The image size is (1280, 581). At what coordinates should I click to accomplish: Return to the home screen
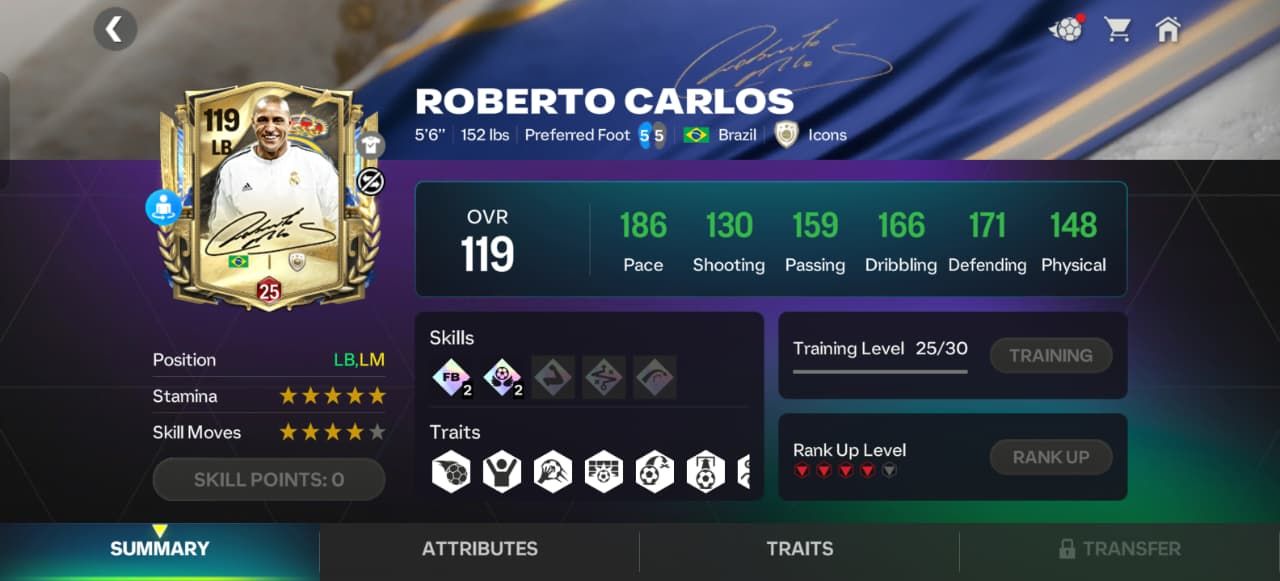1167,30
